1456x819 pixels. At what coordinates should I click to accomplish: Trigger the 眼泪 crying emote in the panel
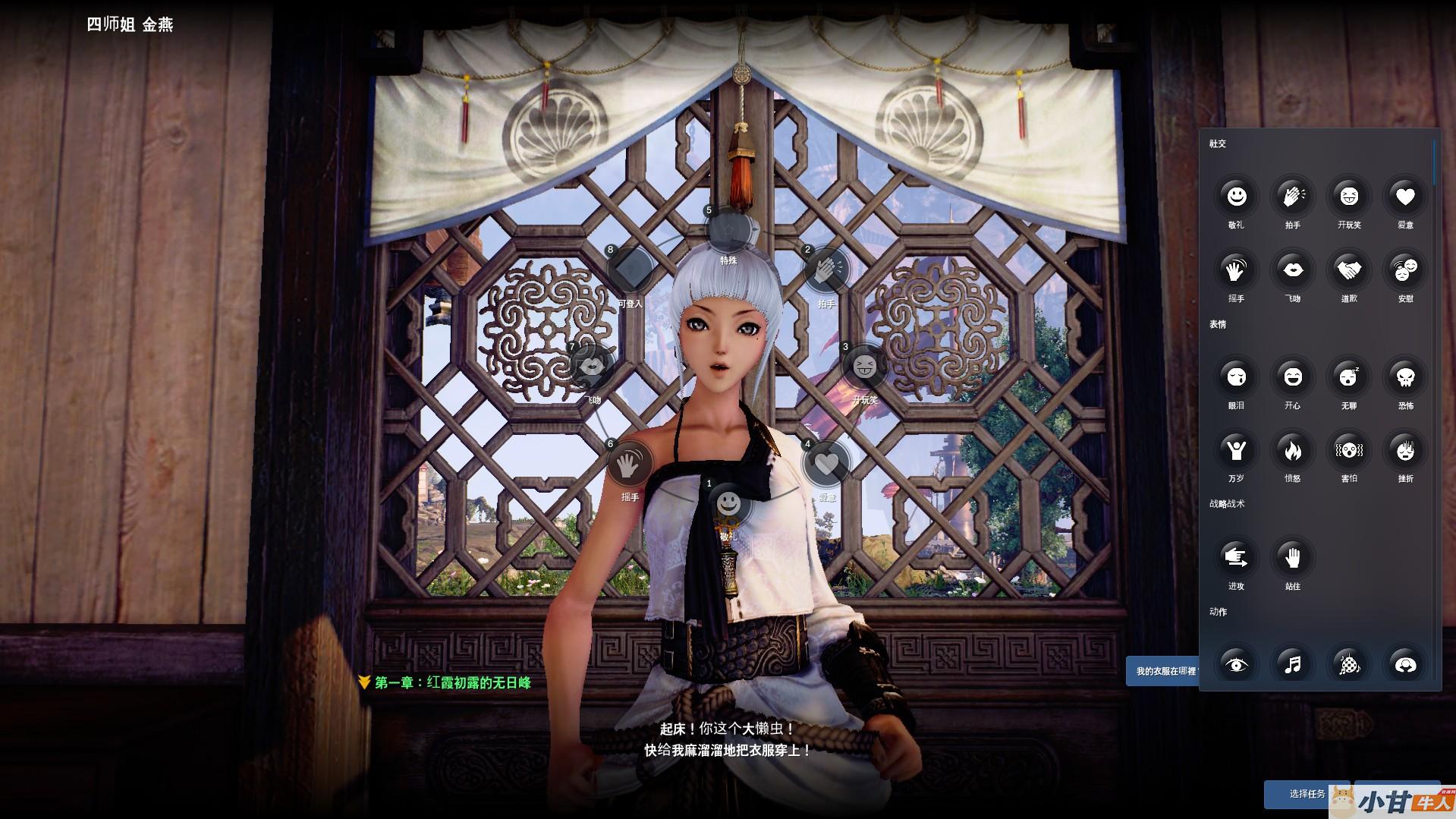pyautogui.click(x=1236, y=376)
